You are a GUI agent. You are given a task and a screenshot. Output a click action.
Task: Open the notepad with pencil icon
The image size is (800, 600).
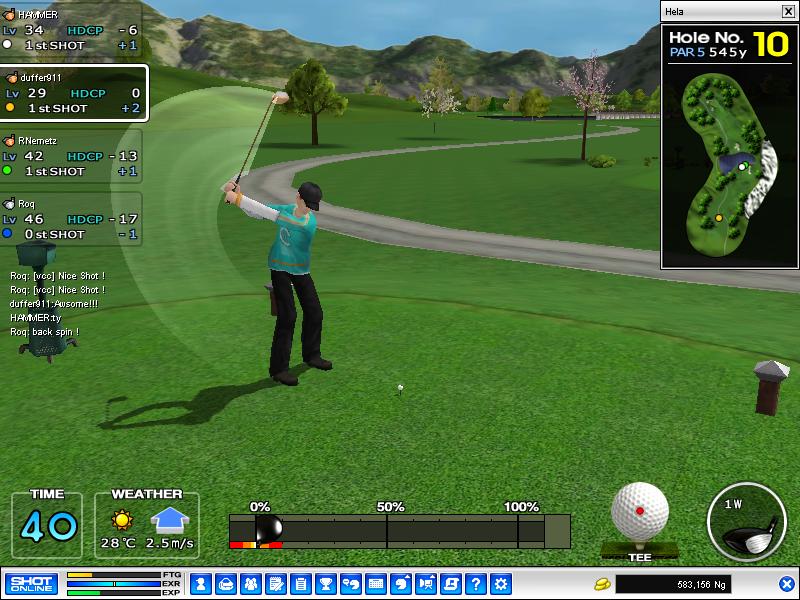tap(275, 584)
